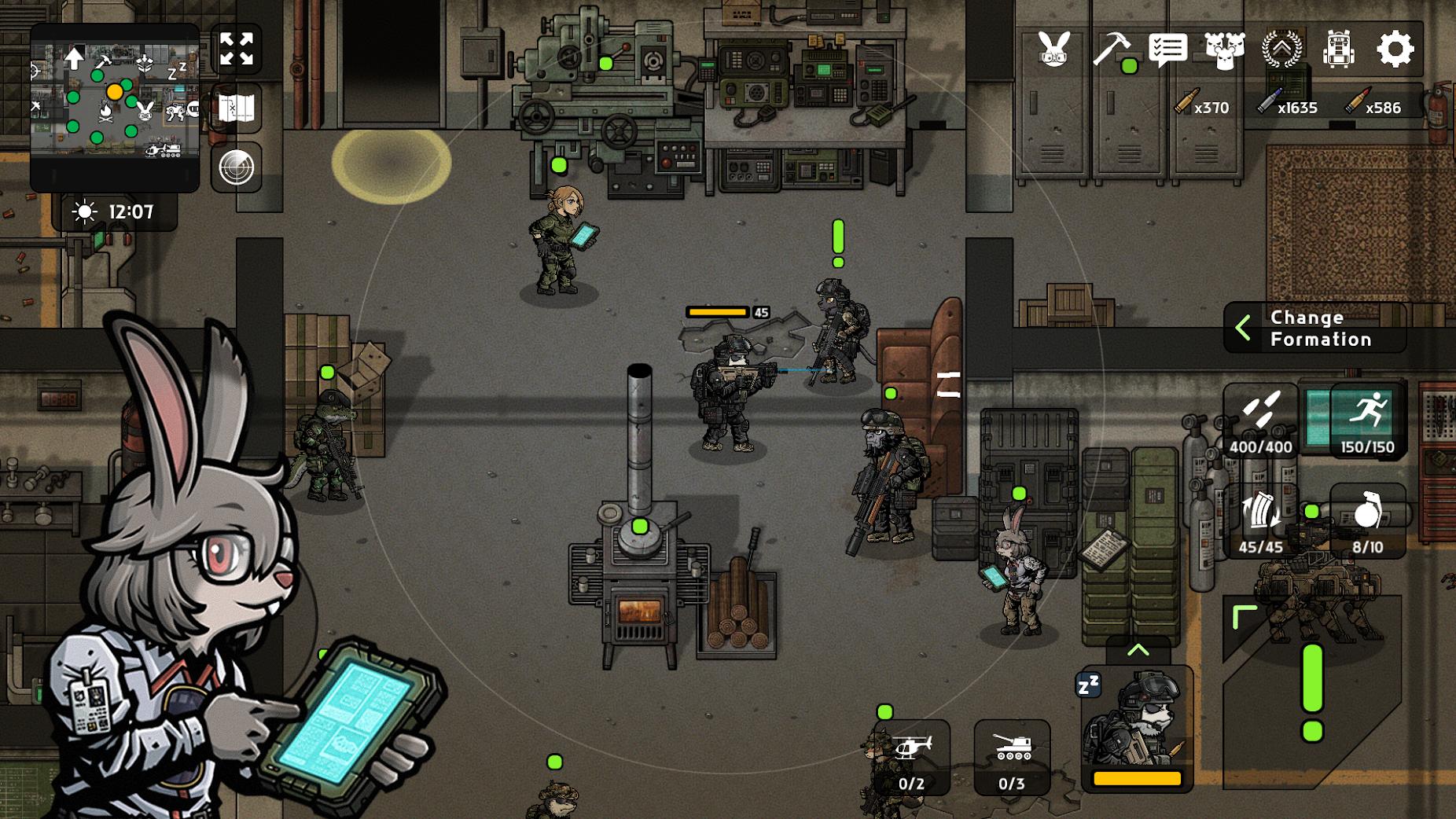Open the laurel rank promotion icon
This screenshot has width=1456, height=819.
(x=1284, y=50)
